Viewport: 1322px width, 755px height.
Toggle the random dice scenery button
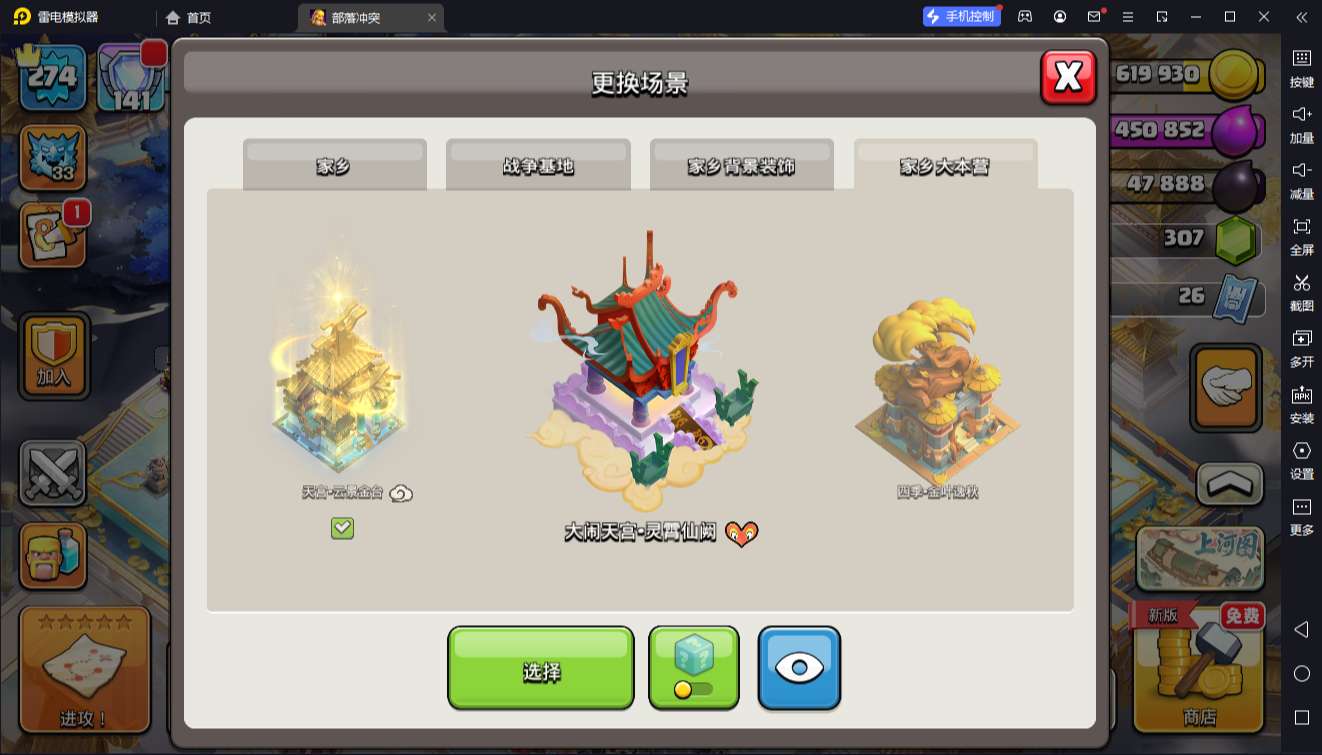click(x=694, y=668)
